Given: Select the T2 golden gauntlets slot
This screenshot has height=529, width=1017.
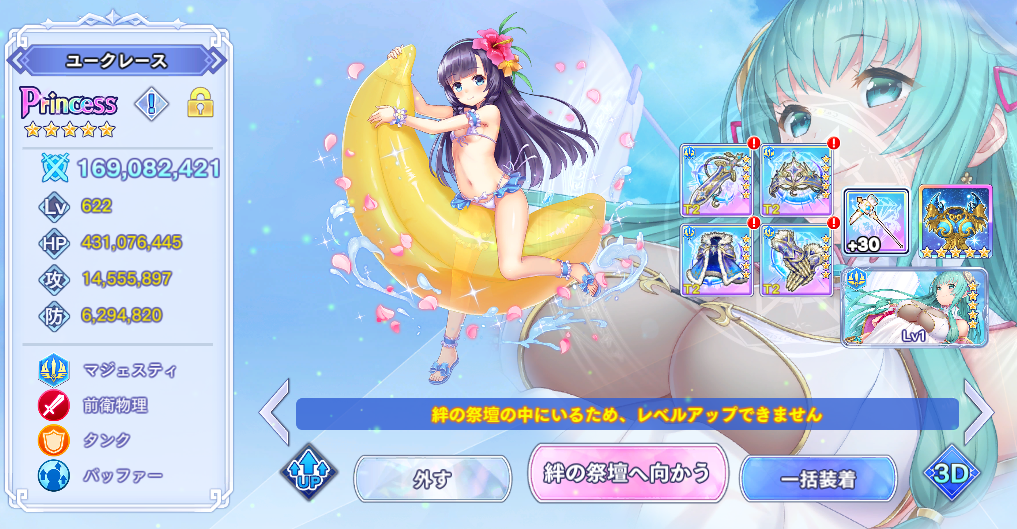Looking at the screenshot, I should 796,259.
